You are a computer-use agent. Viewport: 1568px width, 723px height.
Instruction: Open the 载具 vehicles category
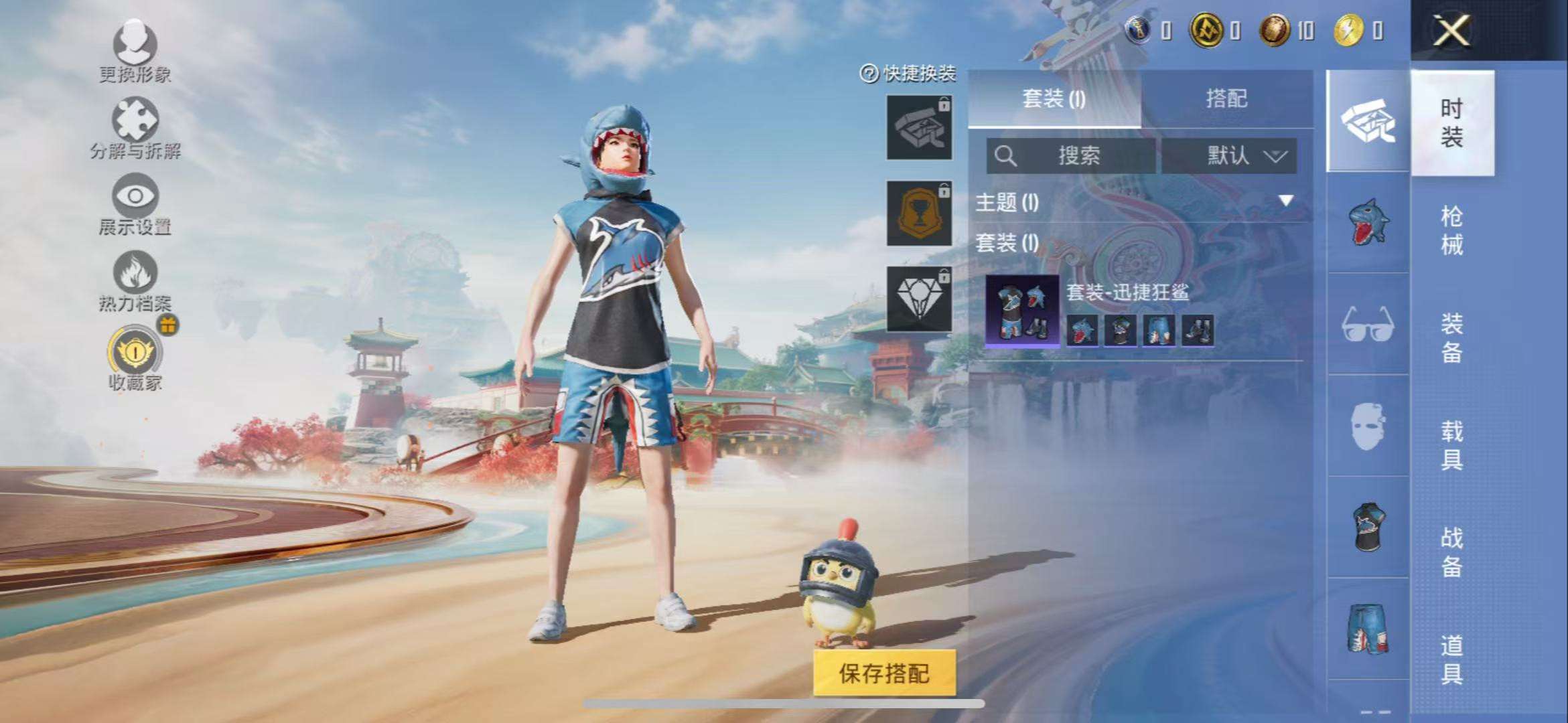coord(1451,445)
